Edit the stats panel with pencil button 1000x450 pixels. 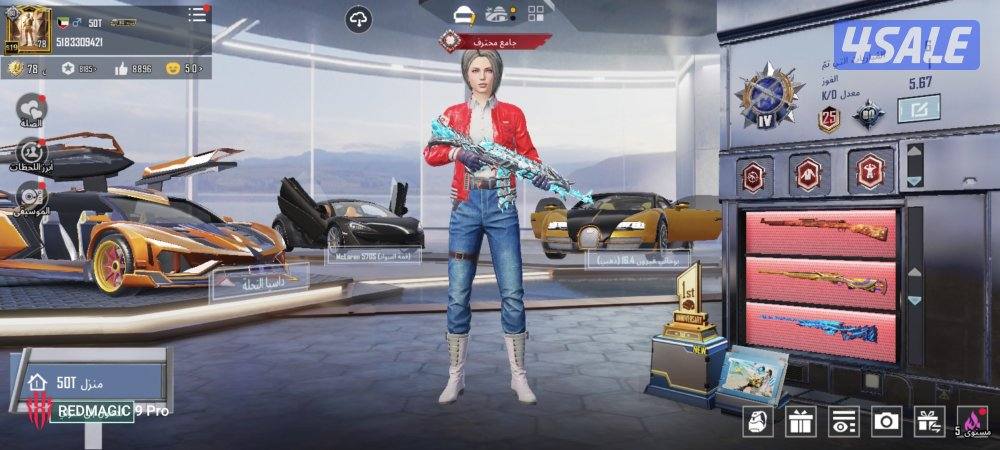pos(917,107)
